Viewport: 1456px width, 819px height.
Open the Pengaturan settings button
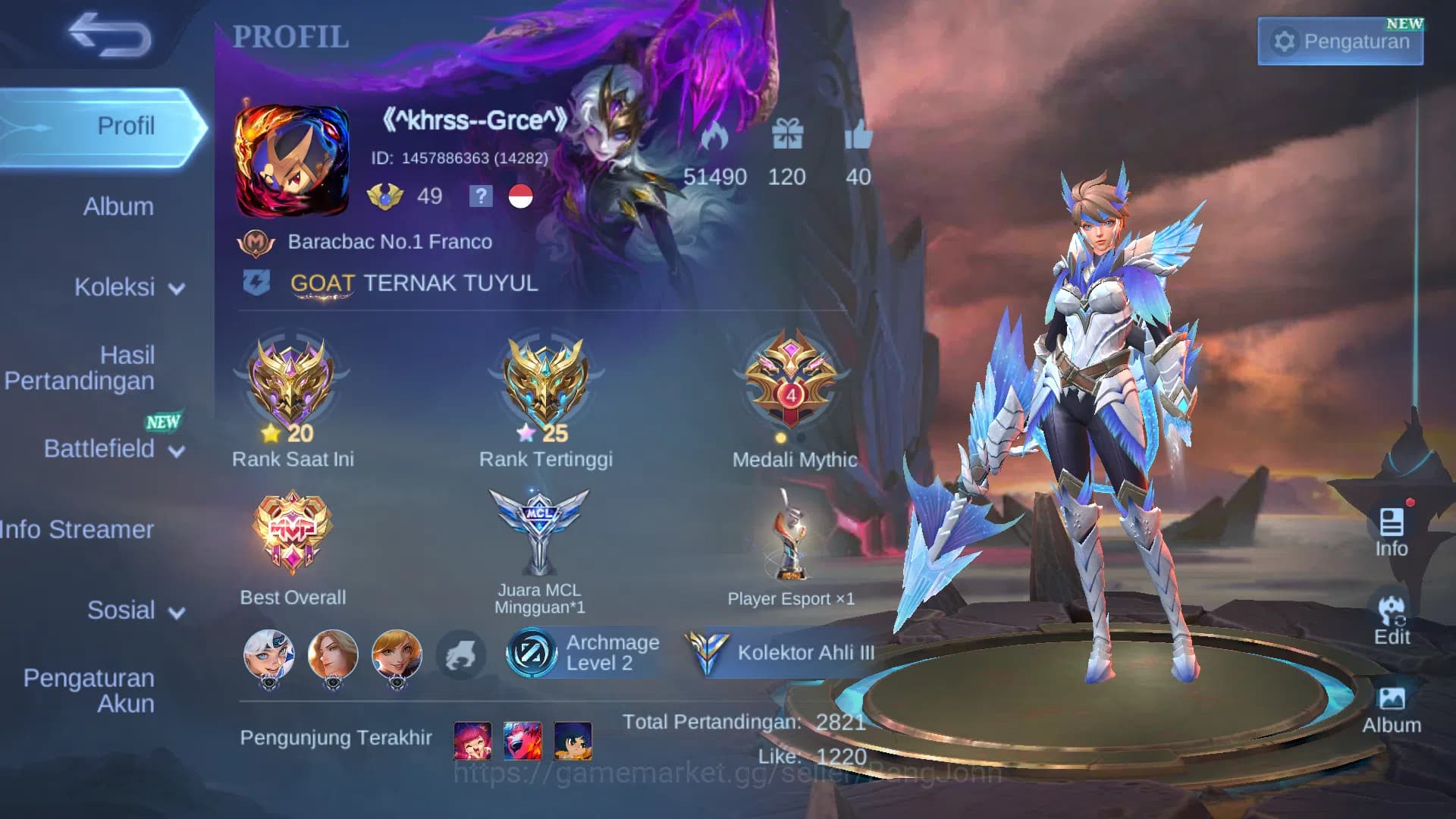click(x=1339, y=42)
